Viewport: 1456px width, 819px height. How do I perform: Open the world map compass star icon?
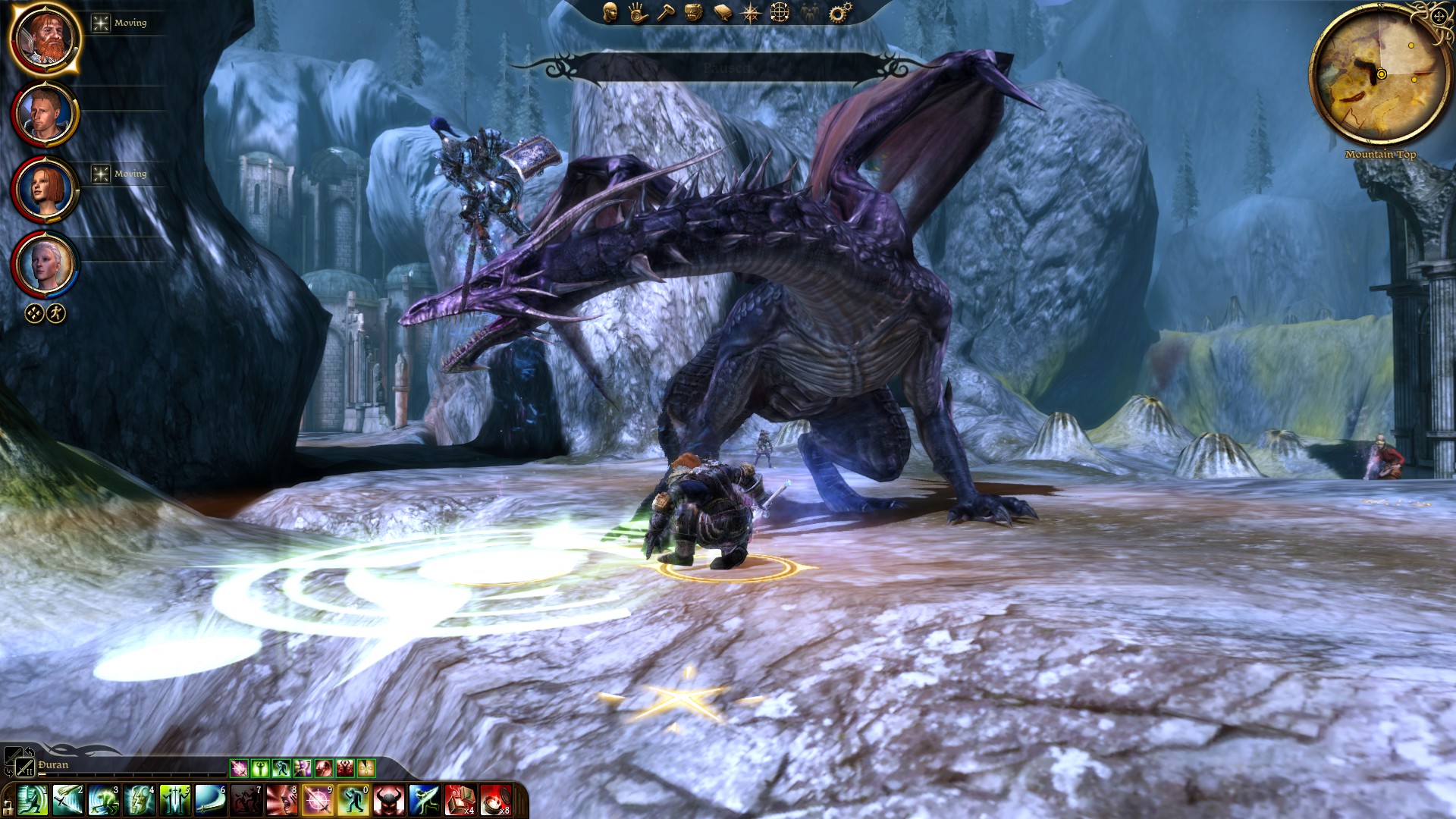click(751, 13)
